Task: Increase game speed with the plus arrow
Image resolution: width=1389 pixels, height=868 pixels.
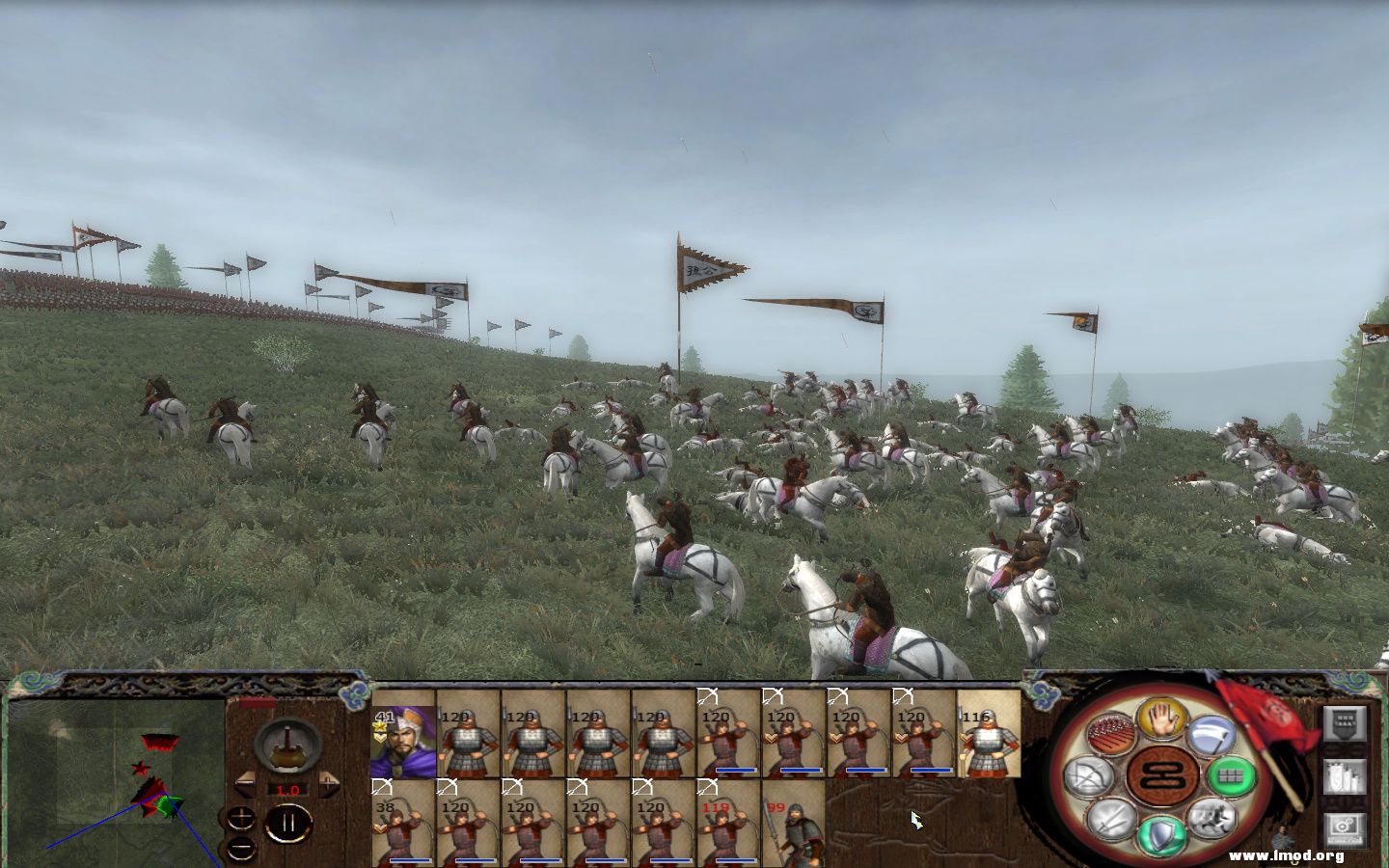Action: tap(328, 784)
